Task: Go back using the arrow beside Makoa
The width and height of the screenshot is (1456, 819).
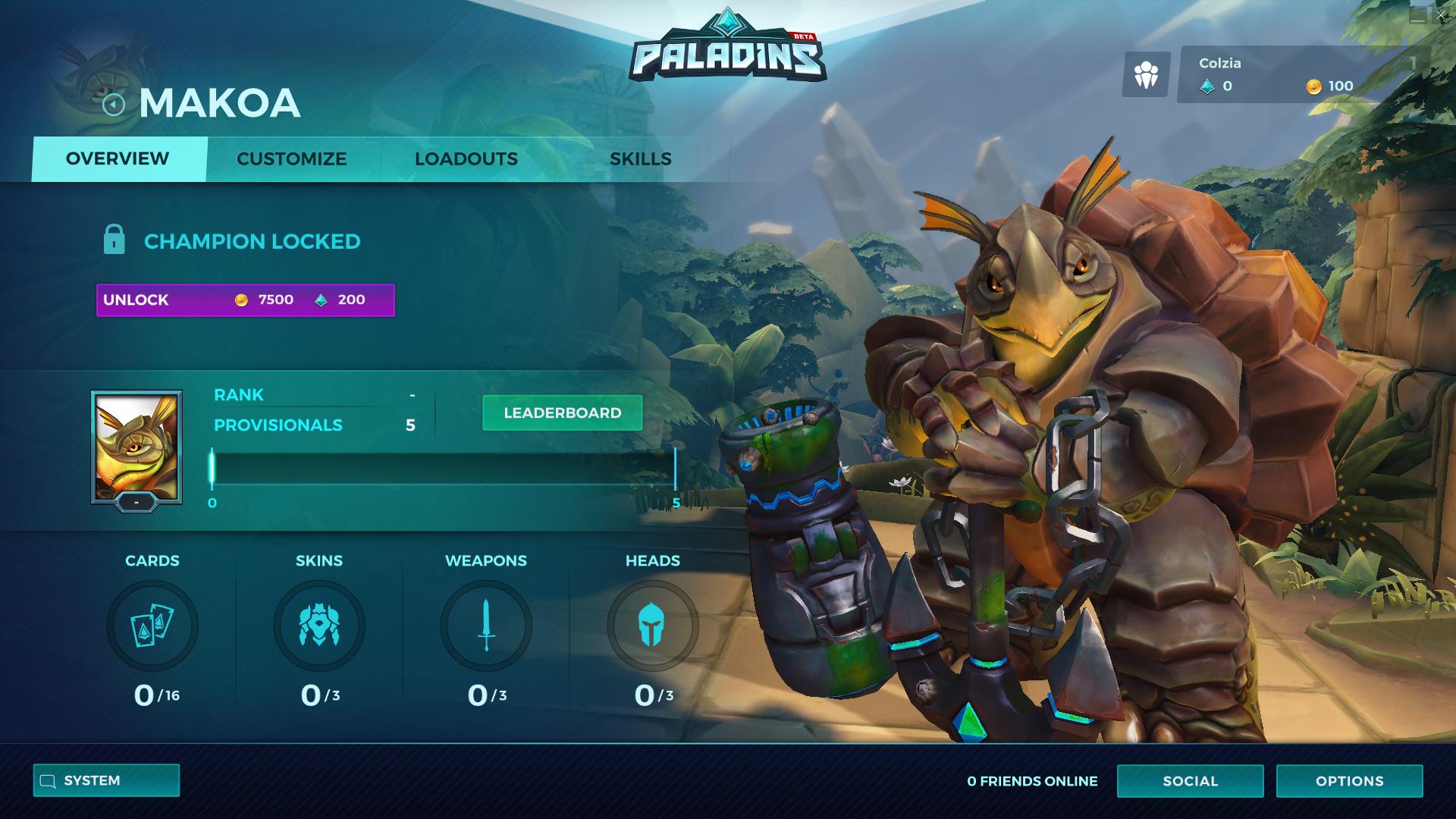Action: coord(114,105)
